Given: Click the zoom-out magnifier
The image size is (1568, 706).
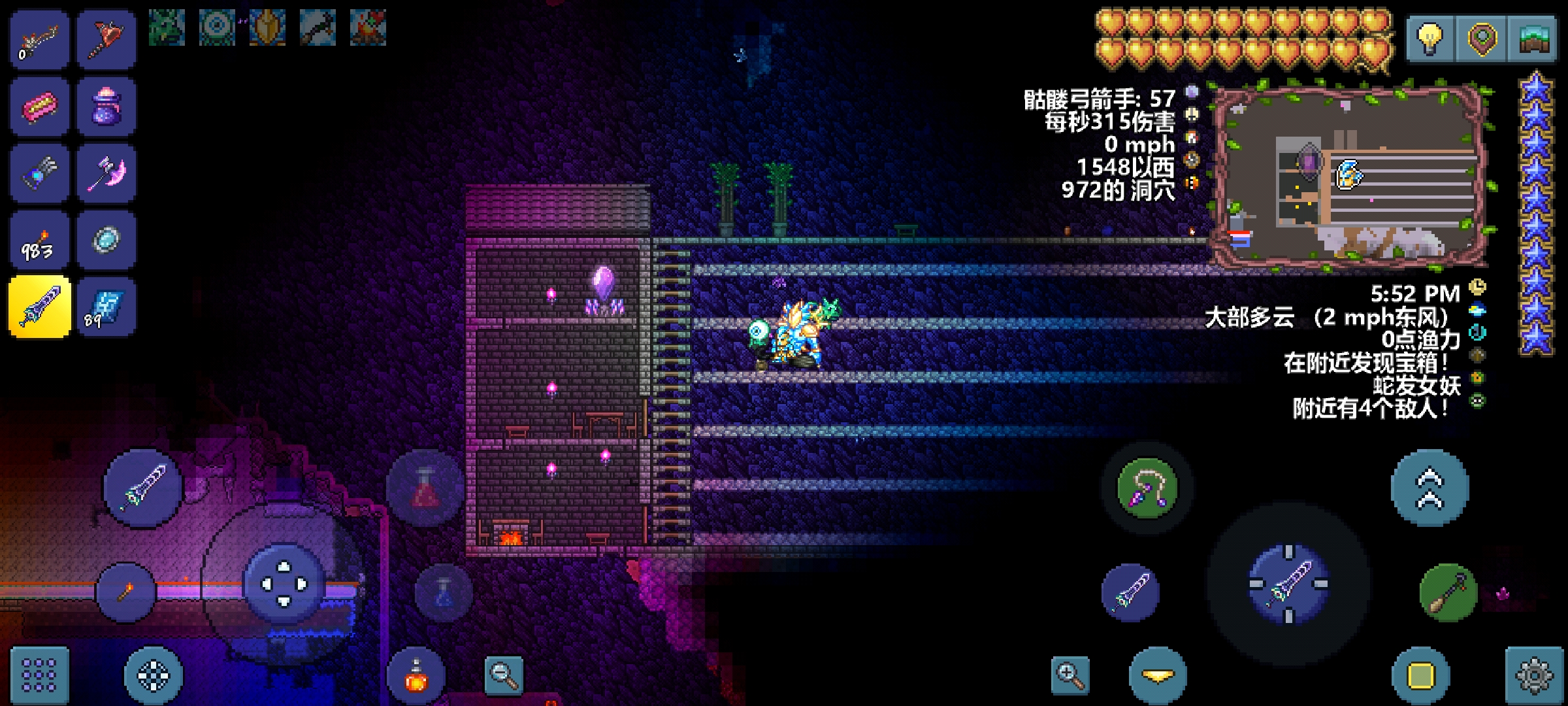Looking at the screenshot, I should tap(504, 675).
